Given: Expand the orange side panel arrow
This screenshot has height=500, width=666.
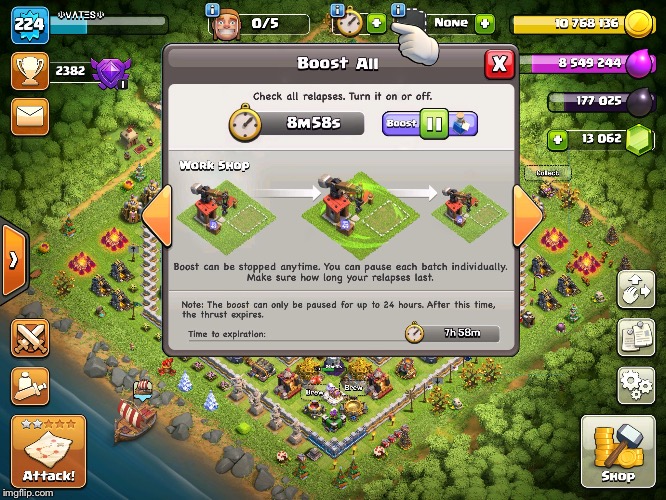Looking at the screenshot, I should tap(13, 260).
